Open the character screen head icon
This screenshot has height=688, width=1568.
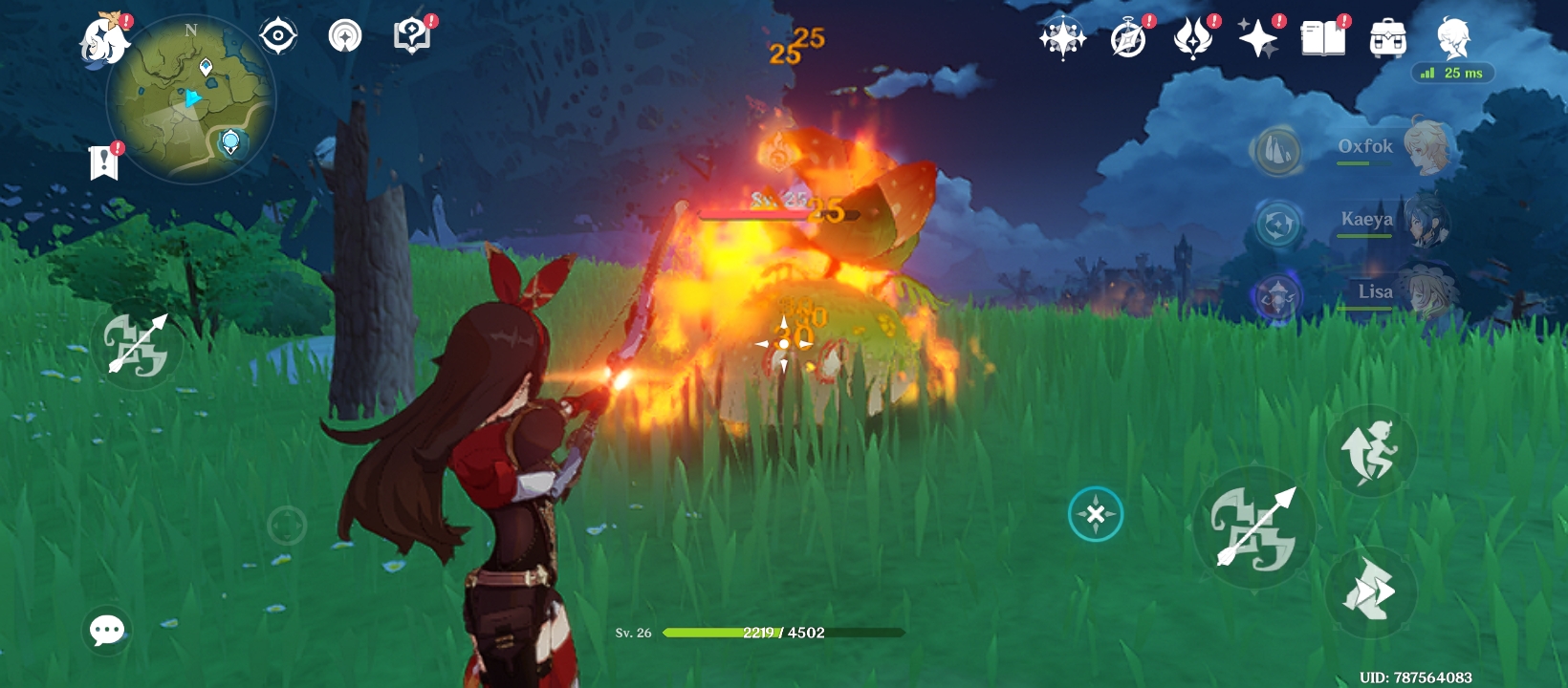tap(1452, 39)
